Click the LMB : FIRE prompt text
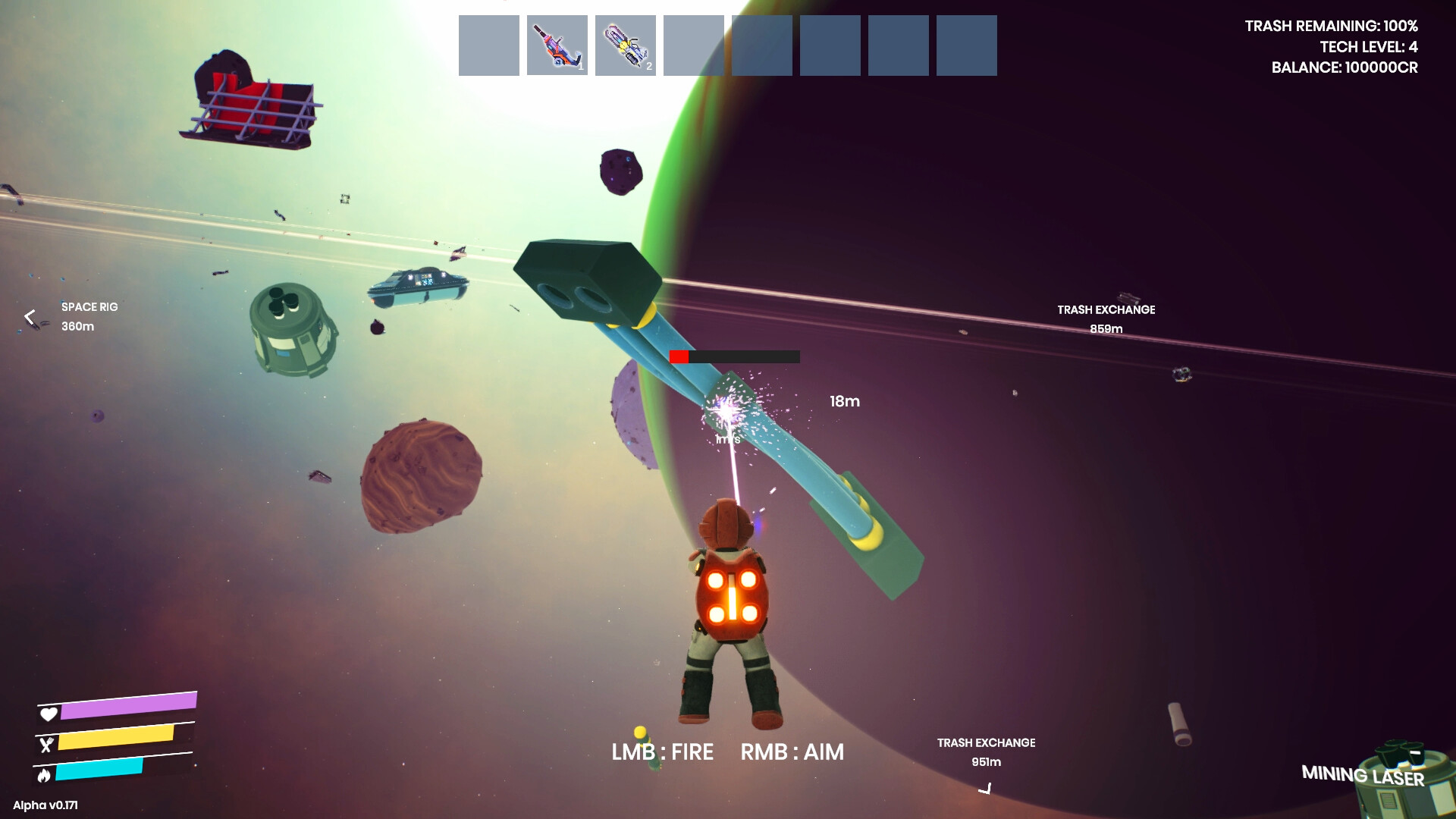This screenshot has height=819, width=1456. (663, 752)
